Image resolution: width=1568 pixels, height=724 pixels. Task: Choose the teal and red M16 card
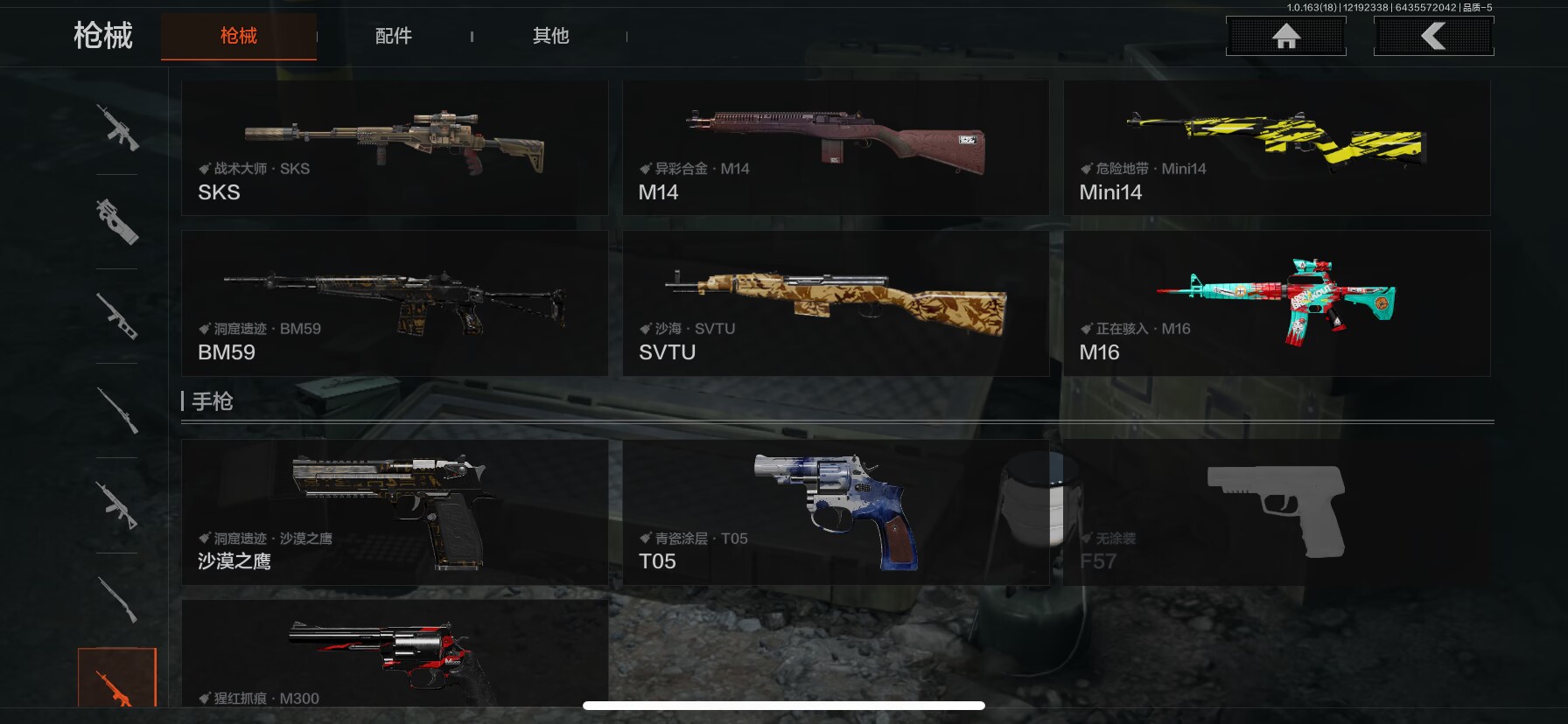[x=1276, y=303]
